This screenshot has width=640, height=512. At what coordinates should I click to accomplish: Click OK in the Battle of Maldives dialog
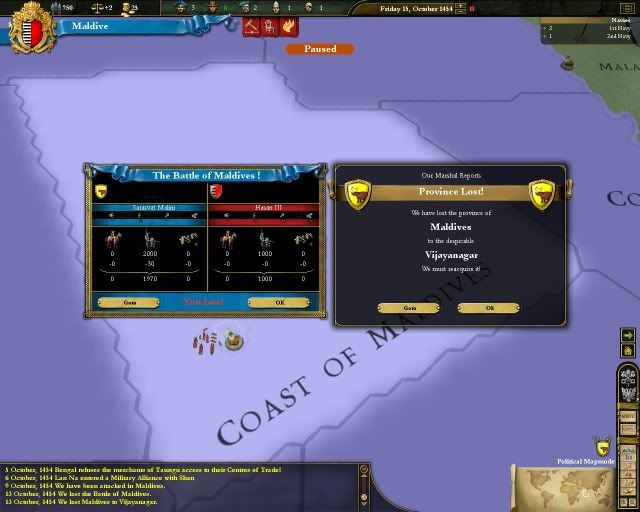[280, 301]
